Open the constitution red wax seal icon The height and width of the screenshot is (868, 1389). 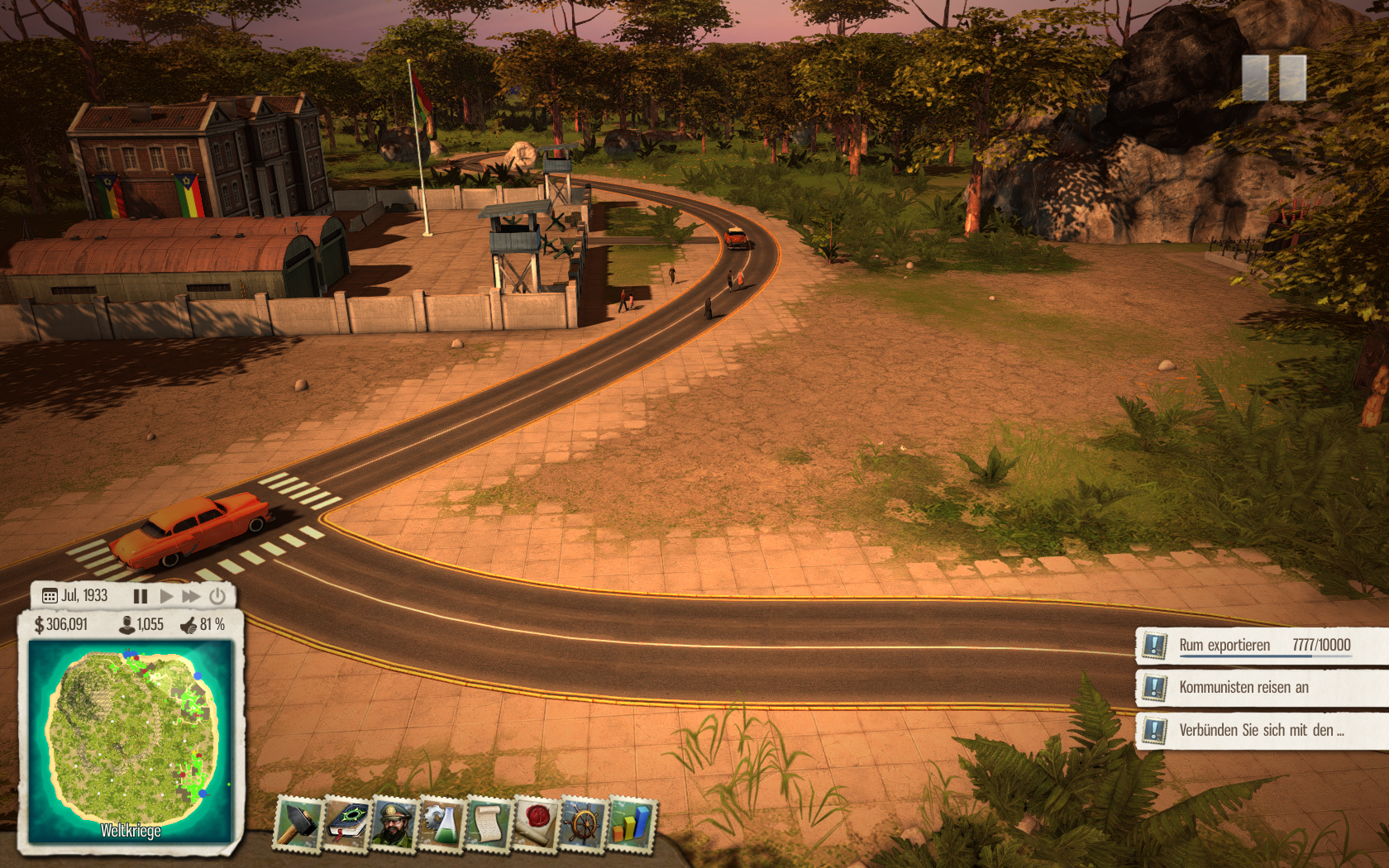(x=536, y=823)
